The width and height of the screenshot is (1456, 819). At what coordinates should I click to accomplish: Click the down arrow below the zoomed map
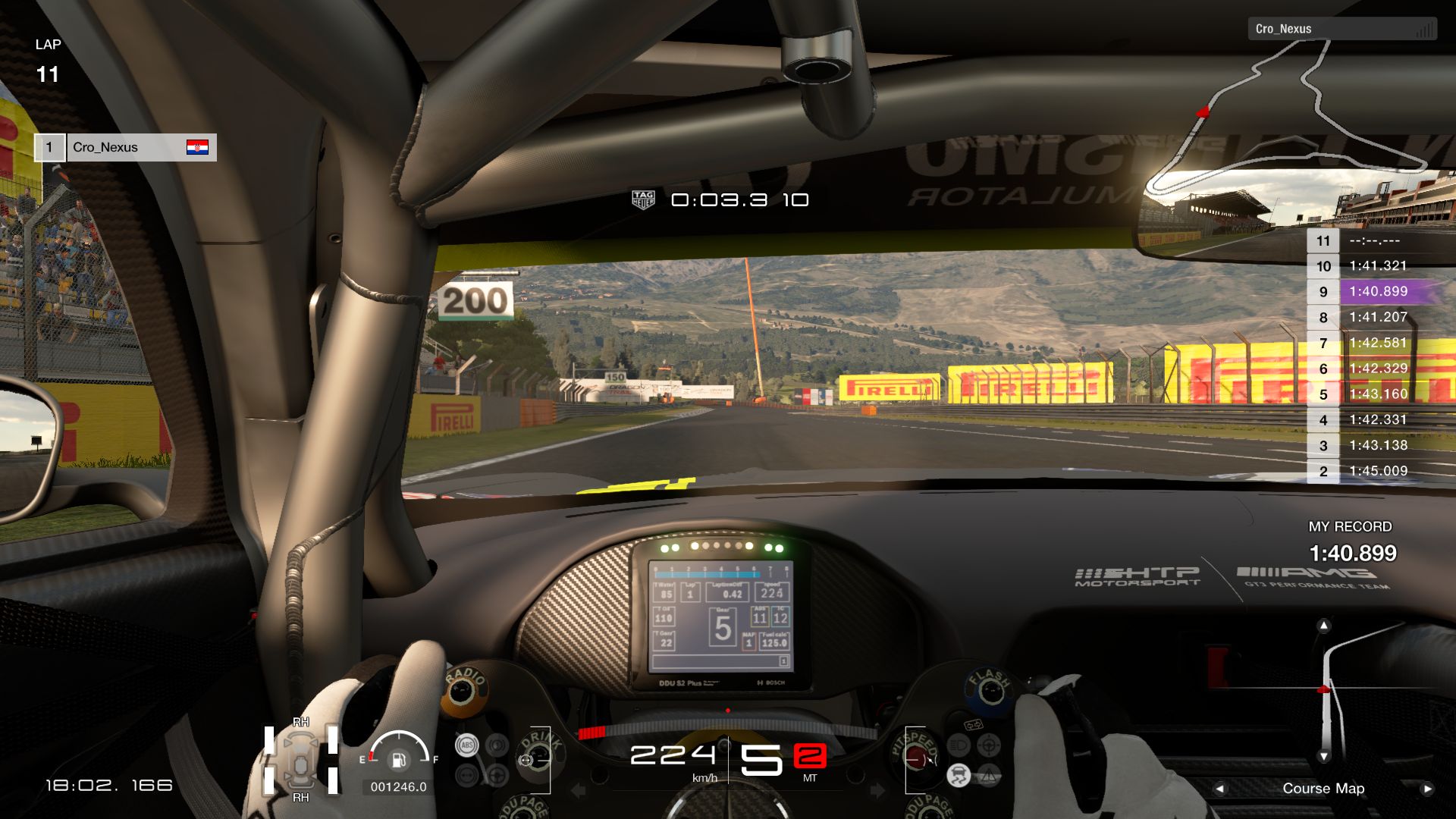[1323, 756]
